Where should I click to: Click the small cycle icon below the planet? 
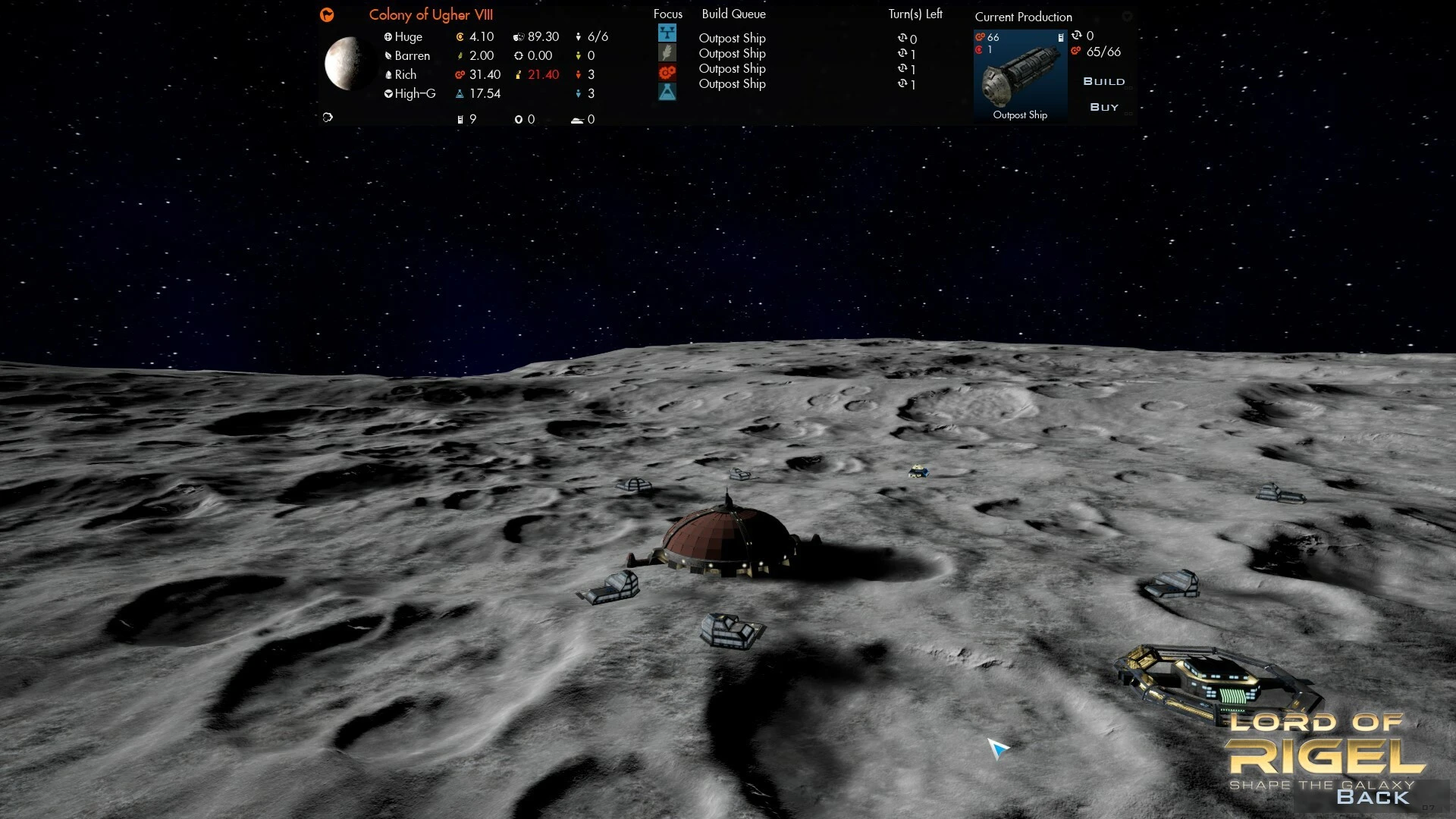328,118
